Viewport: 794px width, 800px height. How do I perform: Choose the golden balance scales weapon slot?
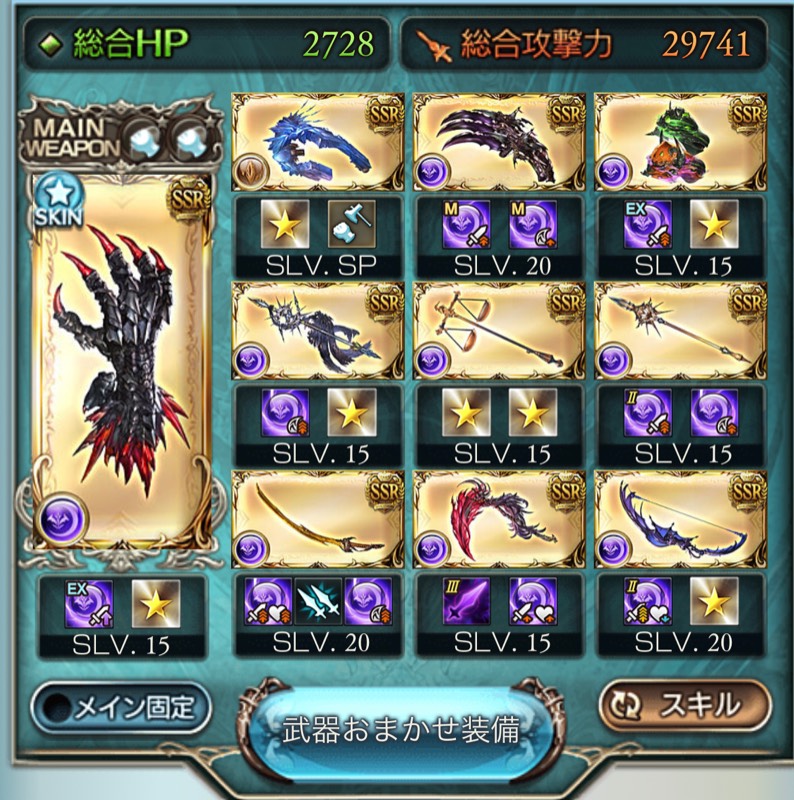click(498, 331)
